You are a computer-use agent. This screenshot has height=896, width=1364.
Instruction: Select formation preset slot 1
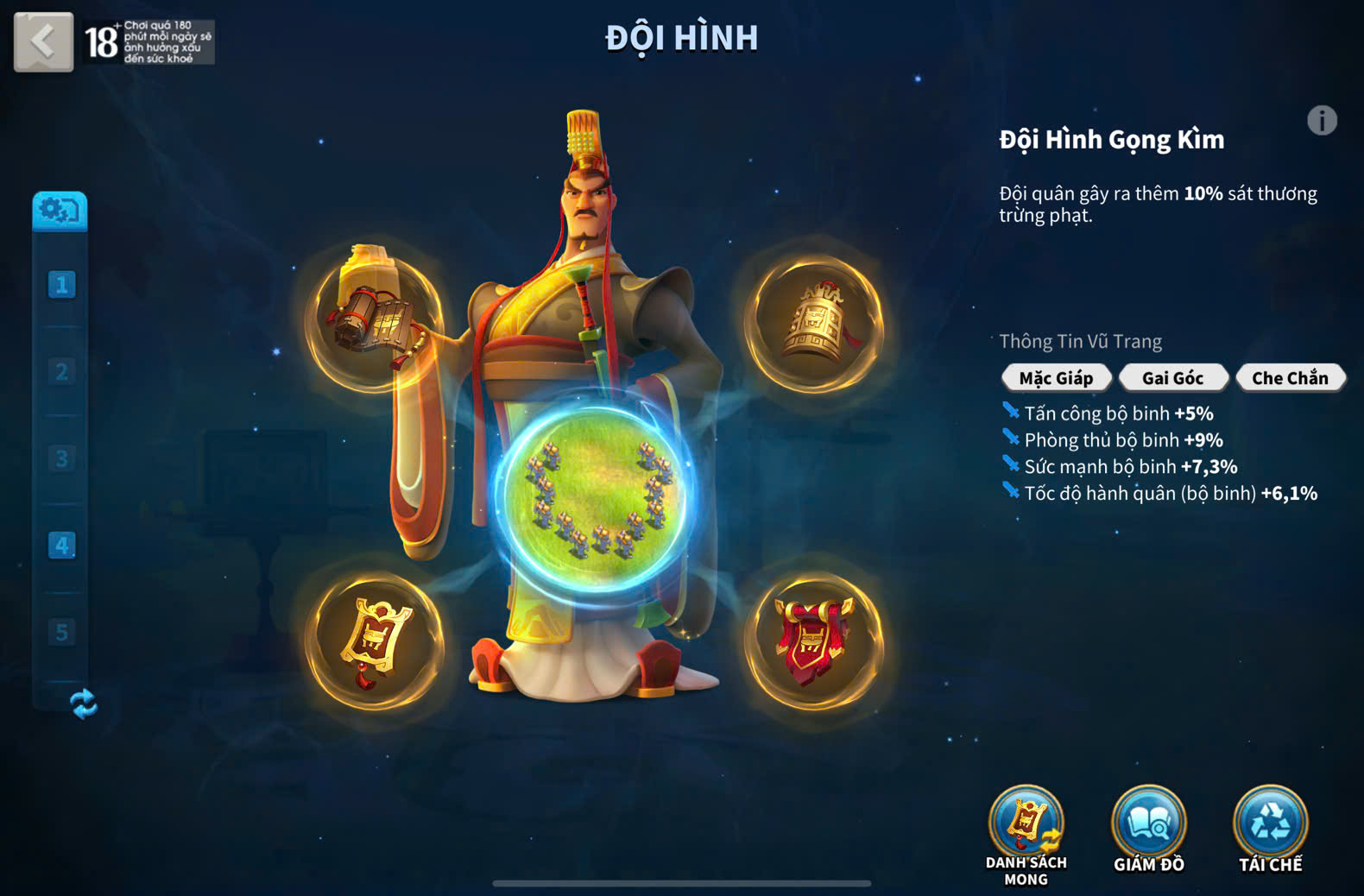point(61,285)
